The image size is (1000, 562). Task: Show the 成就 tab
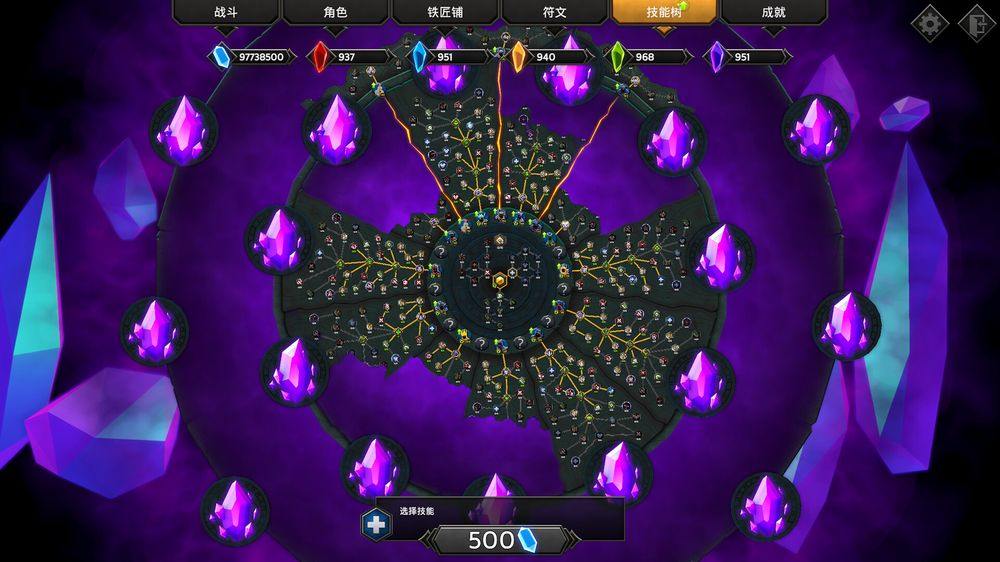tap(773, 13)
